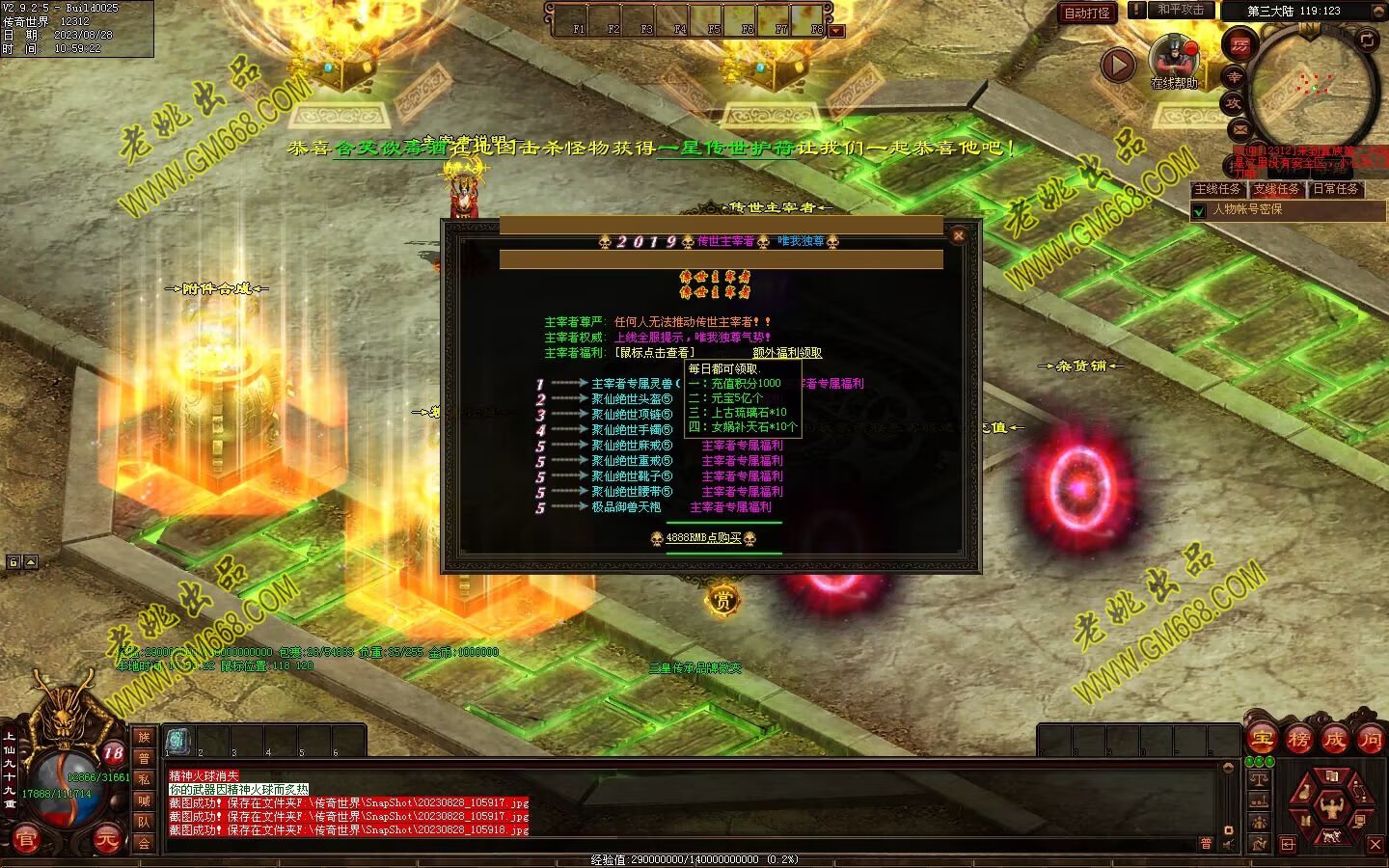This screenshot has height=868, width=1389.
Task: Open the 榜 ranking round button
Action: pyautogui.click(x=1298, y=740)
